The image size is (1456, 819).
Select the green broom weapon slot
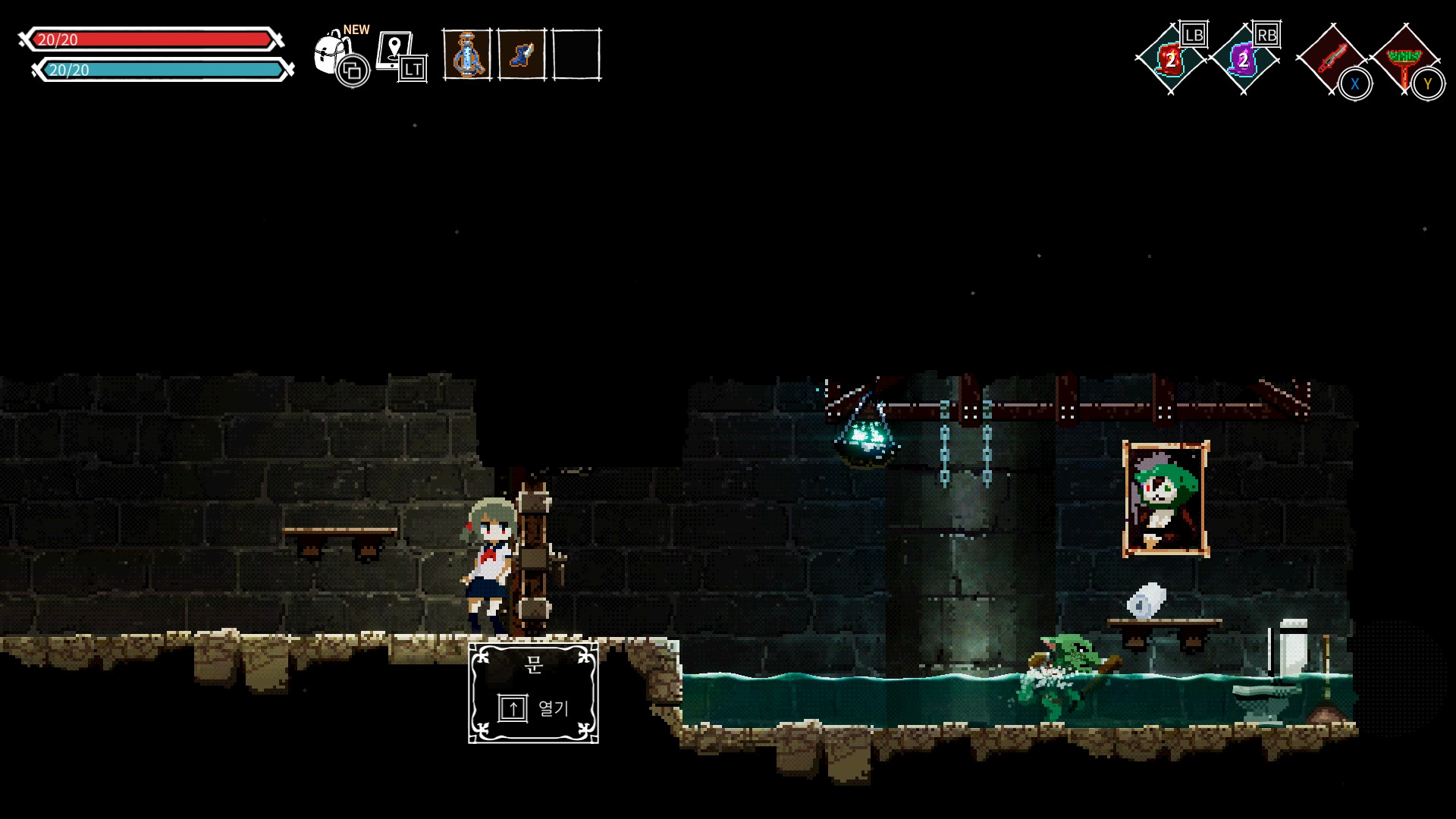click(x=1405, y=59)
